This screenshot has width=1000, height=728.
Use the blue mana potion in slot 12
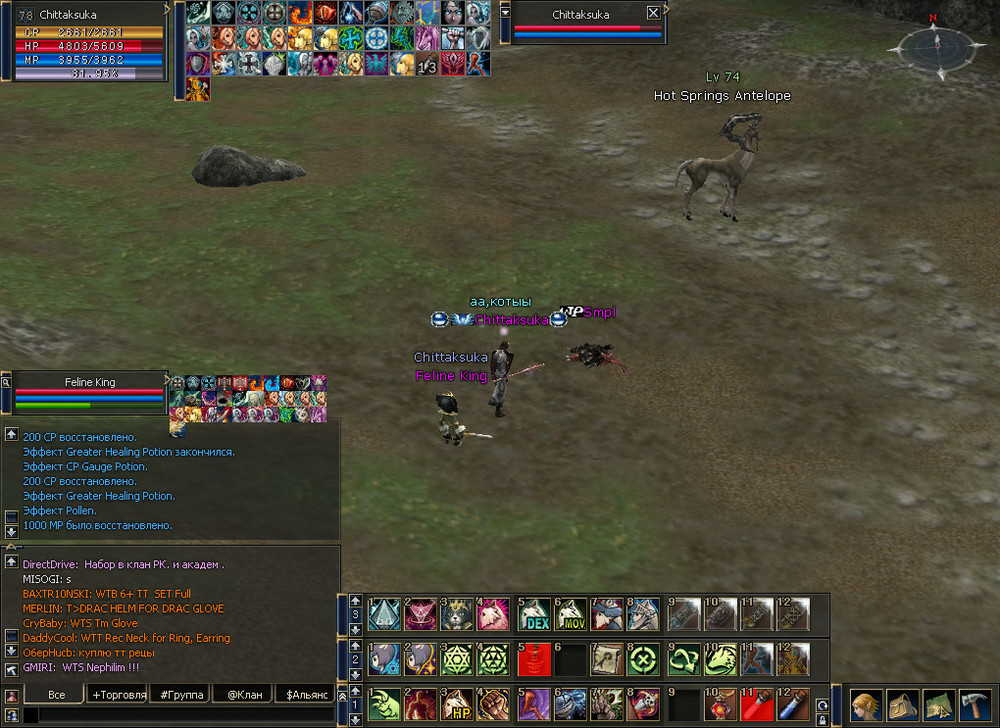(x=795, y=704)
